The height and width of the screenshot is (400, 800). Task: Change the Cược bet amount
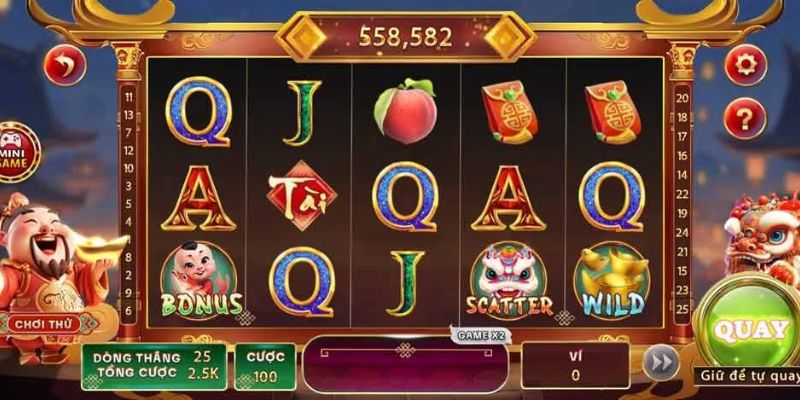265,366
